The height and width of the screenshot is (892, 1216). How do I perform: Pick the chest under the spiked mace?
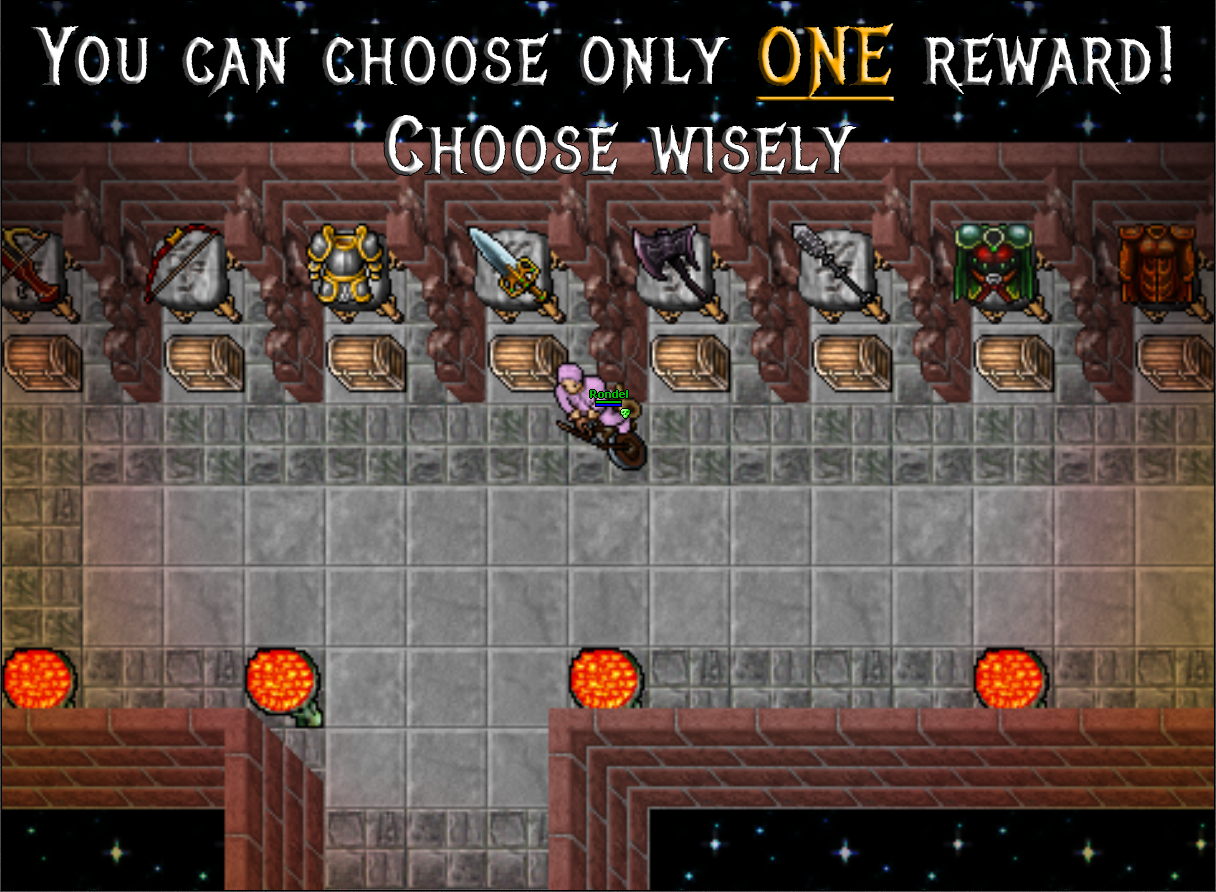(x=852, y=361)
